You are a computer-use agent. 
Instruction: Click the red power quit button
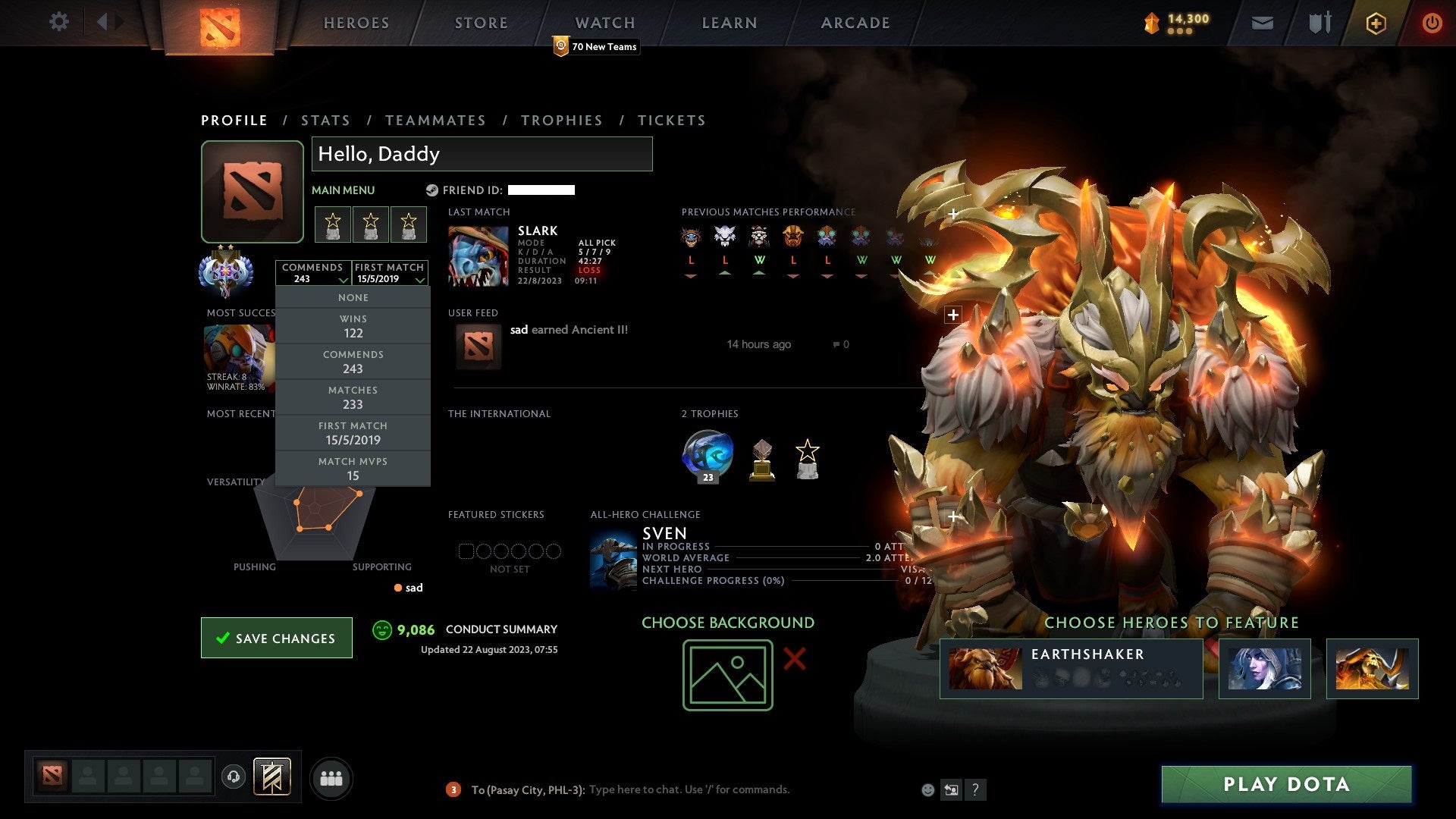(x=1432, y=24)
